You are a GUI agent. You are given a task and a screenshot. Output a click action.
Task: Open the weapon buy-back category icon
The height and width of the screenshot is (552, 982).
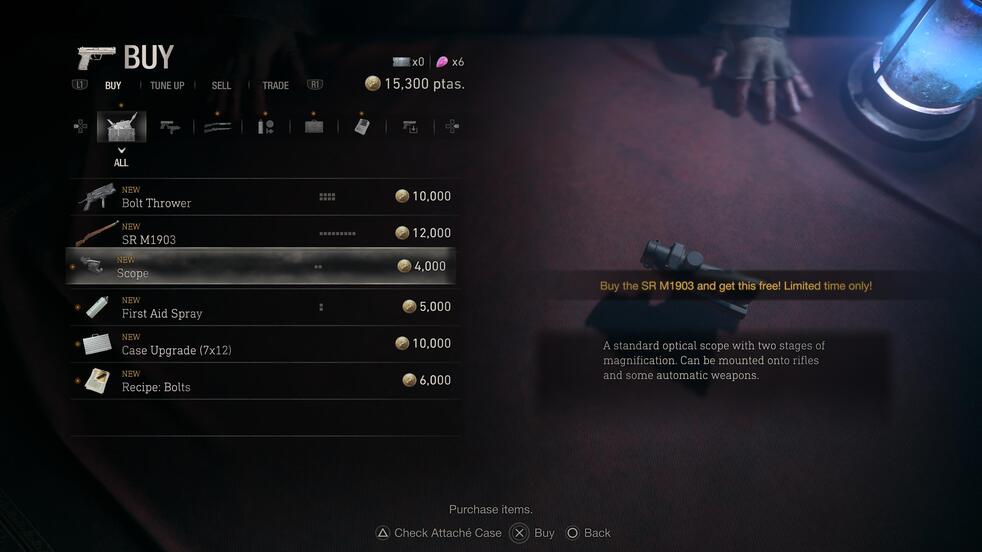(410, 127)
